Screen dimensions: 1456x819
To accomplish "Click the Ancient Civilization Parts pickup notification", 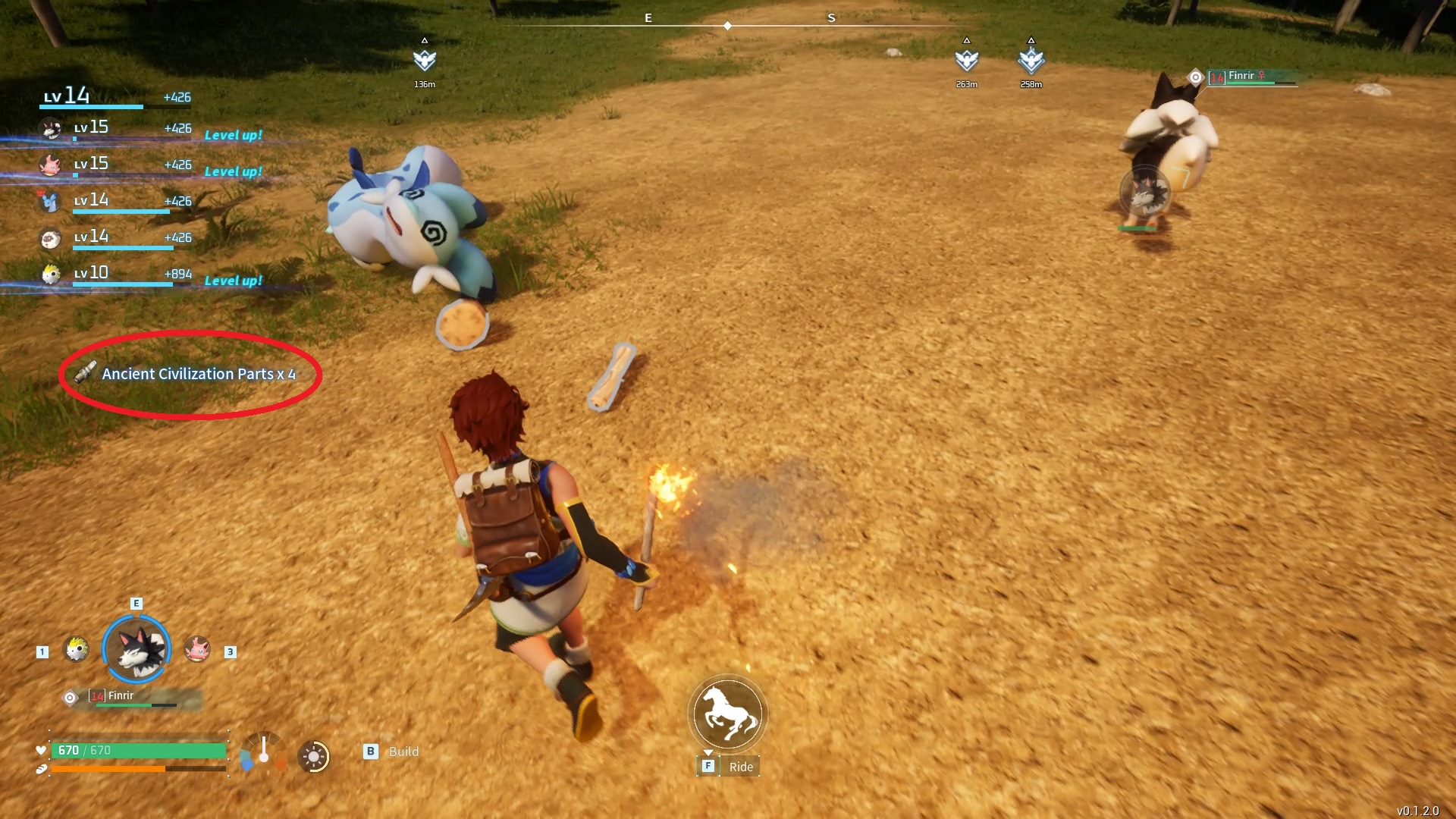I will 190,374.
